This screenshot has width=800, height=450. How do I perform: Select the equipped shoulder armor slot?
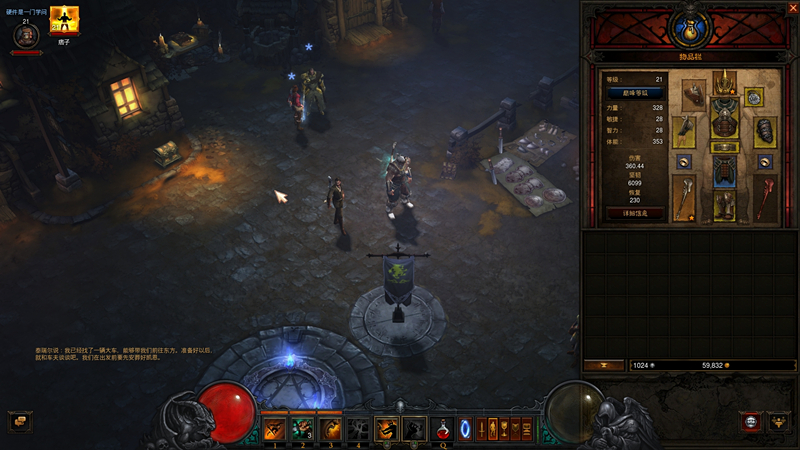pyautogui.click(x=693, y=94)
